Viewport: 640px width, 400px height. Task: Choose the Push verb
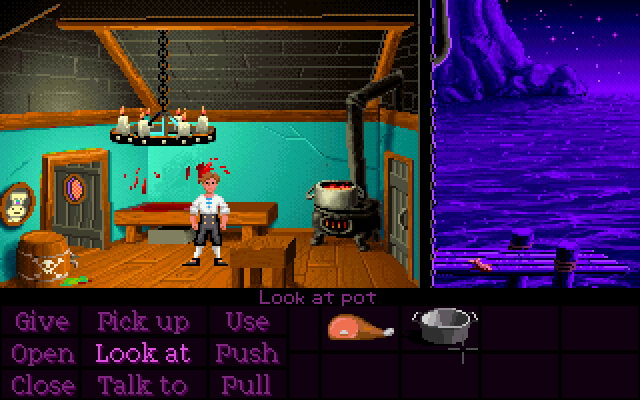click(x=246, y=353)
